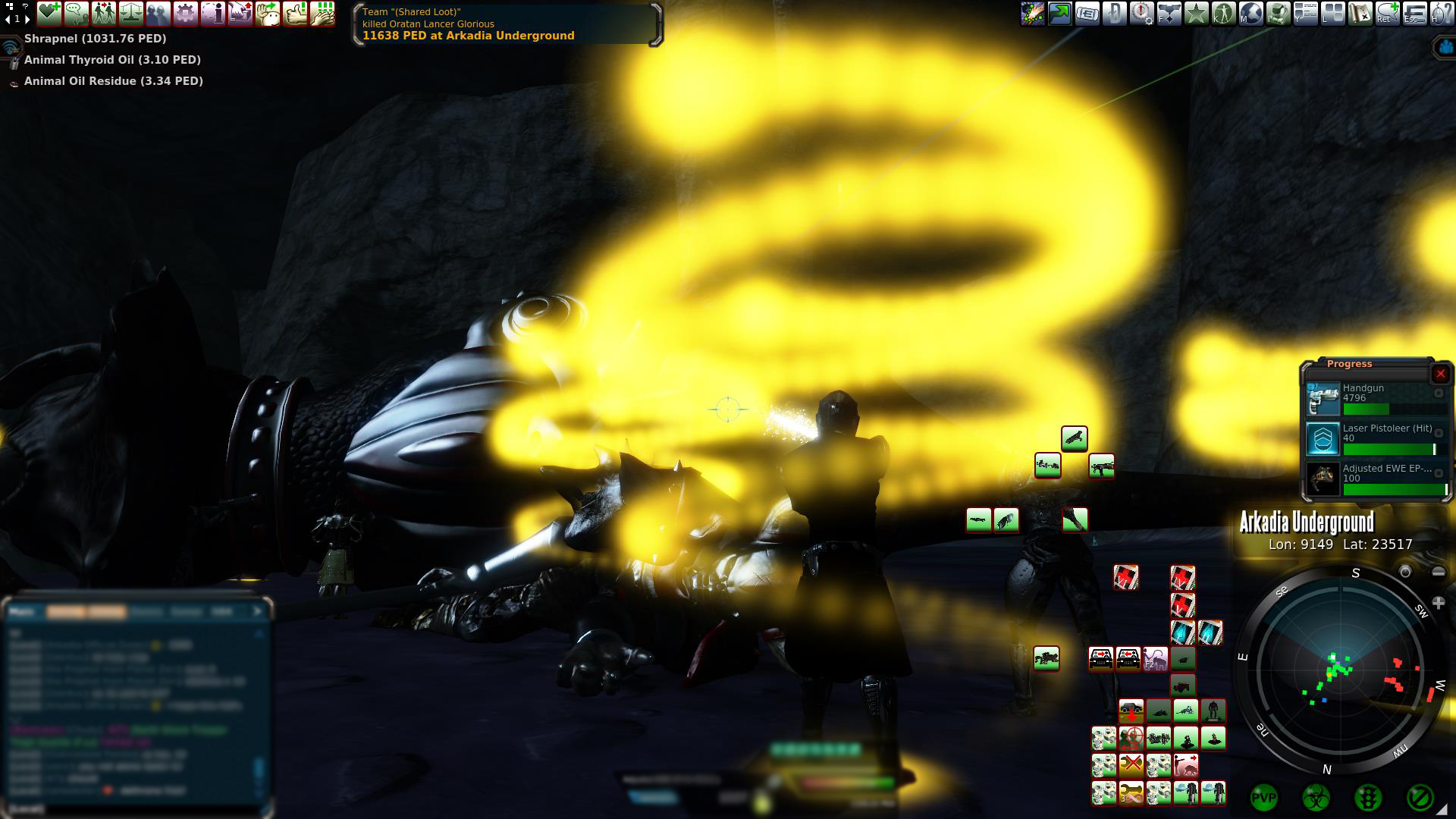Open the globe map toolbar icon
The width and height of the screenshot is (1456, 819).
coord(1251,13)
